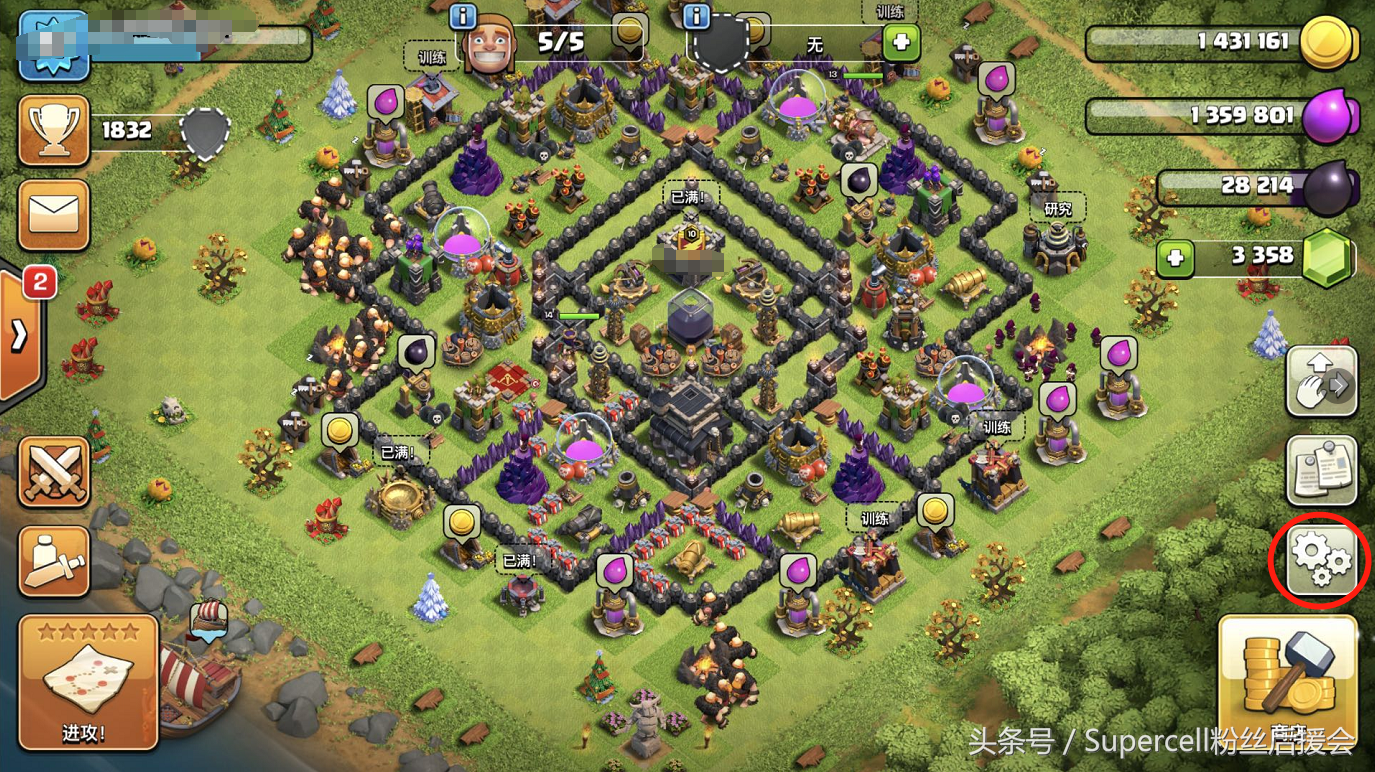Click the blue experience star badge

tap(54, 44)
